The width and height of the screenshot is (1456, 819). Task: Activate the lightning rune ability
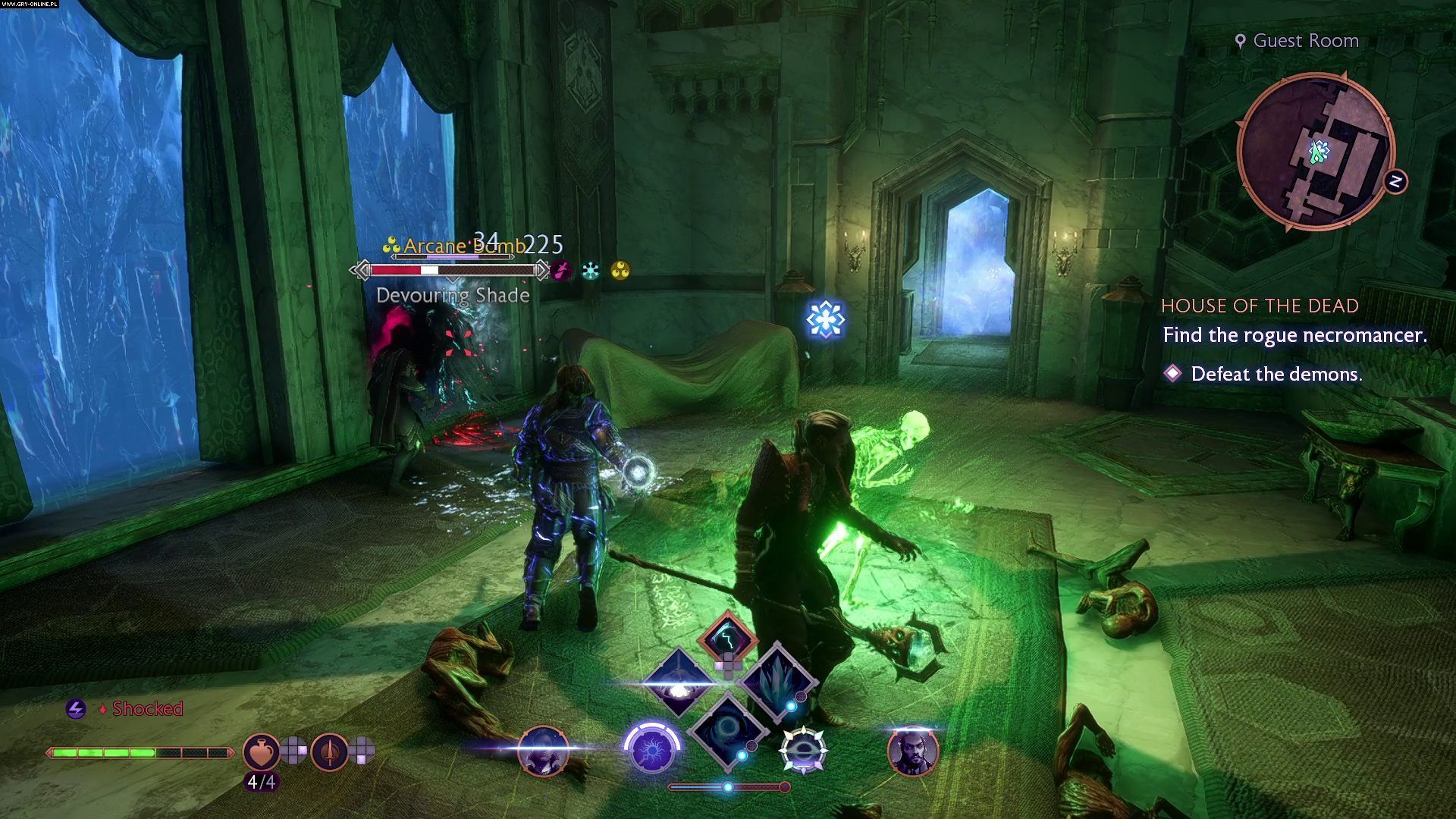pyautogui.click(x=727, y=638)
